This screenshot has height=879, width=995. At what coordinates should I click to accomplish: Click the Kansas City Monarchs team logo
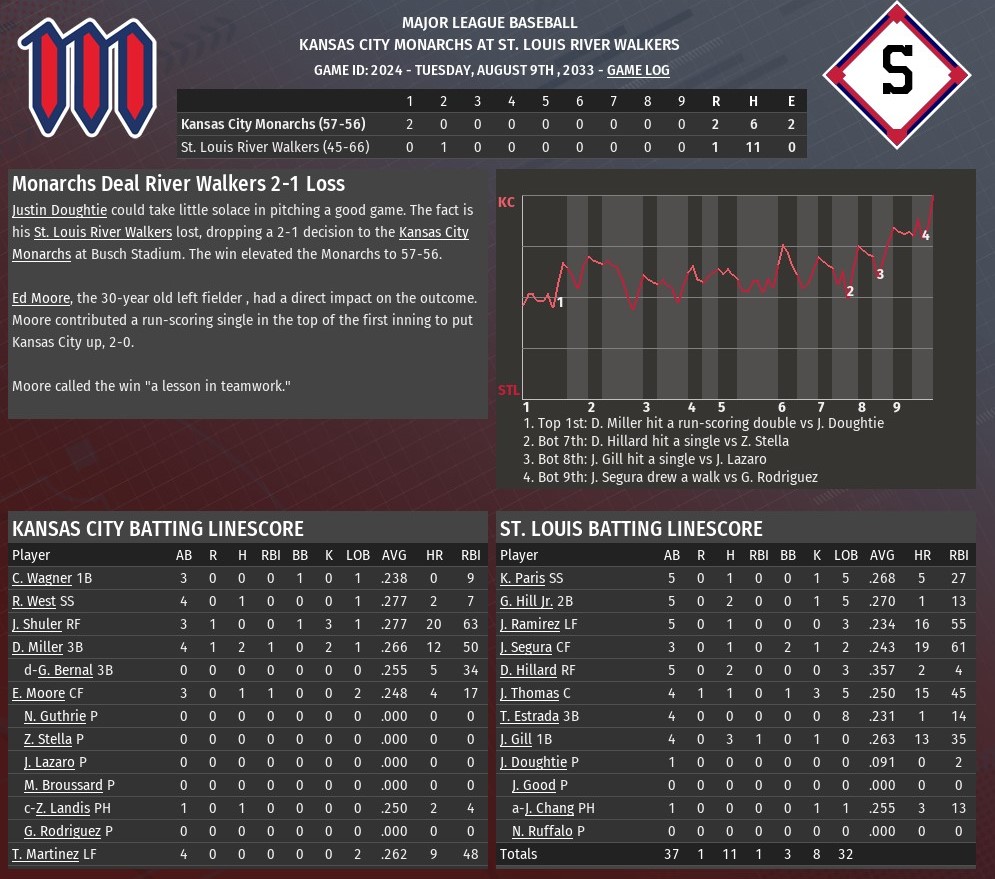(87, 77)
